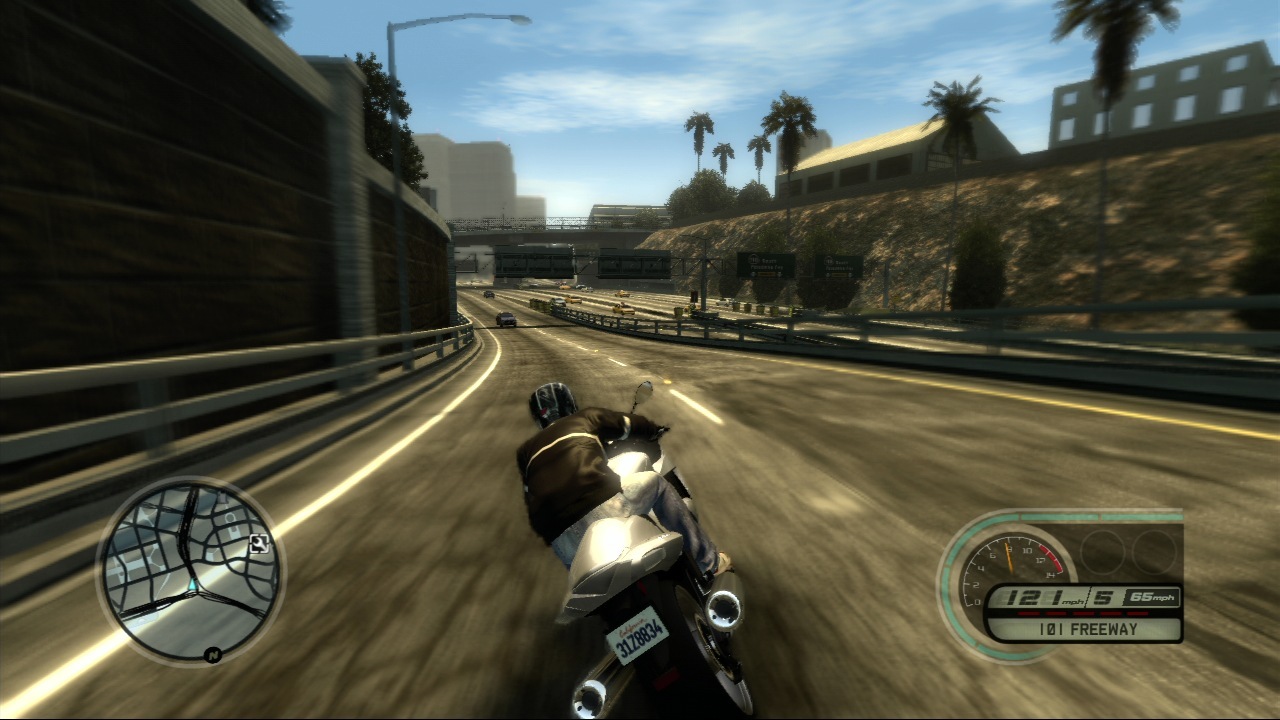Click the cyan player arrow on minimap
Screen dimensions: 1280x720
191,583
